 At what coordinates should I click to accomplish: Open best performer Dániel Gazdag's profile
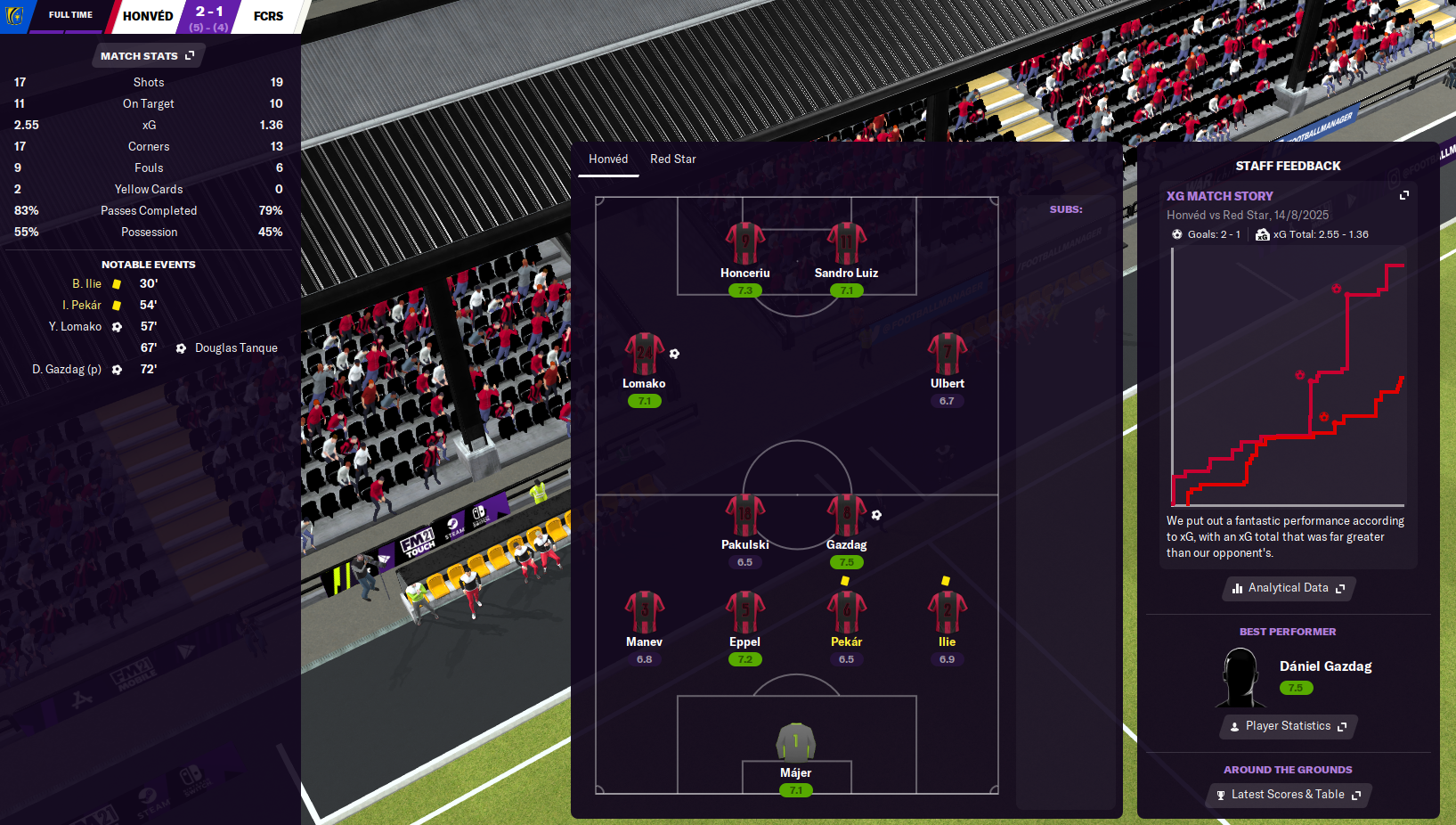(x=1325, y=666)
